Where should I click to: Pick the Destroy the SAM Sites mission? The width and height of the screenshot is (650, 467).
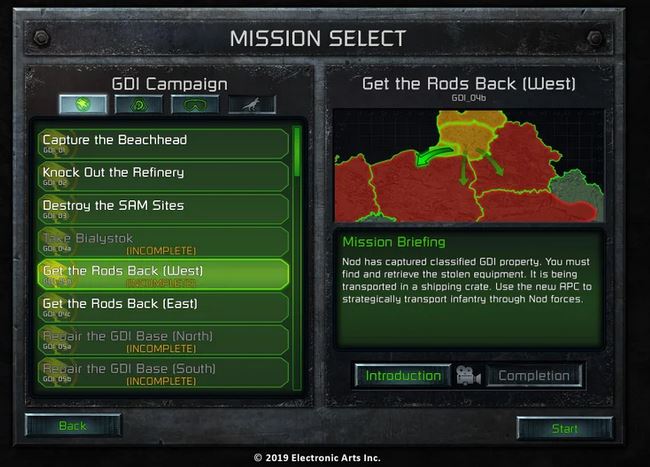pyautogui.click(x=164, y=207)
